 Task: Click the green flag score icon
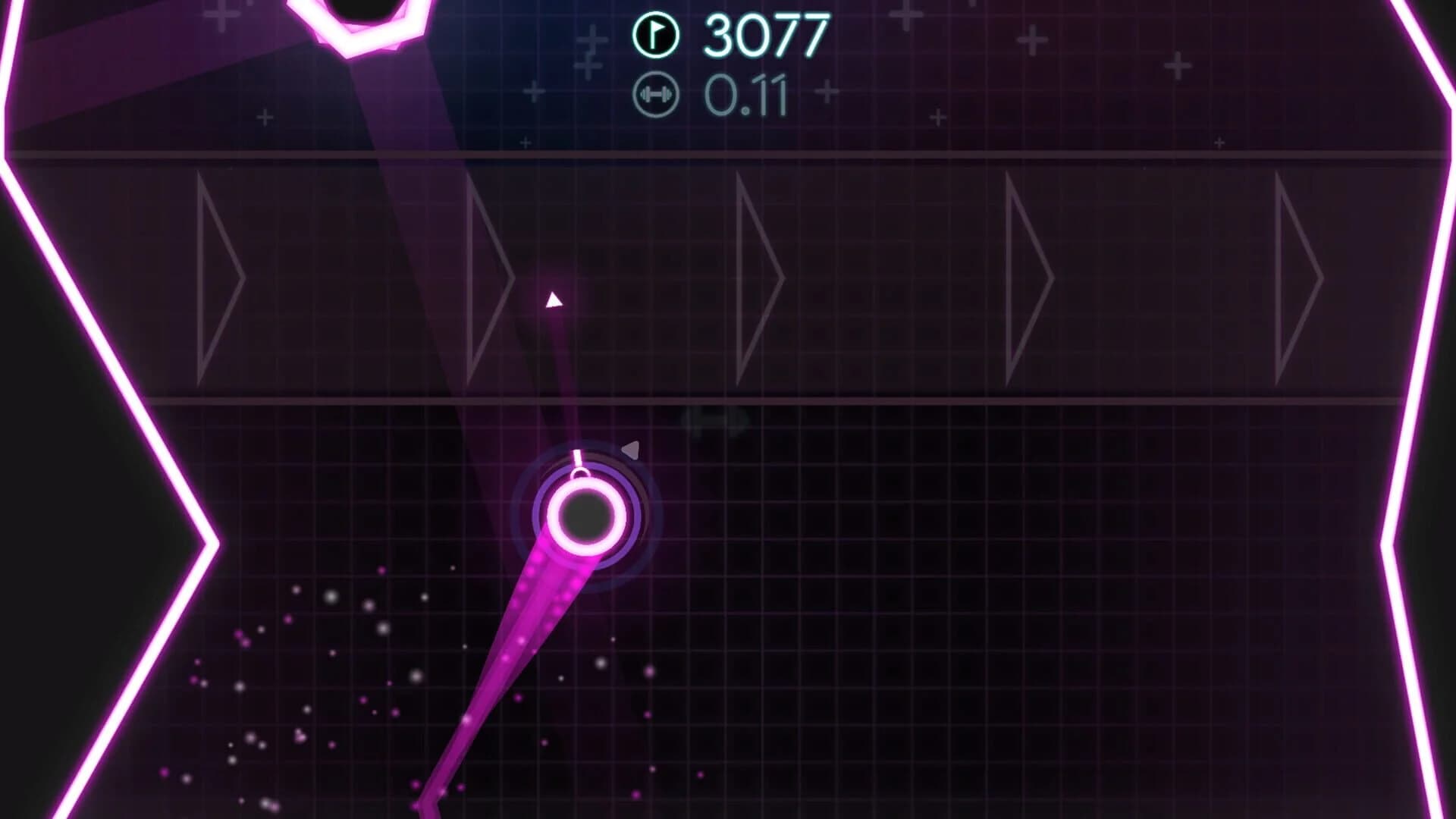click(x=659, y=33)
